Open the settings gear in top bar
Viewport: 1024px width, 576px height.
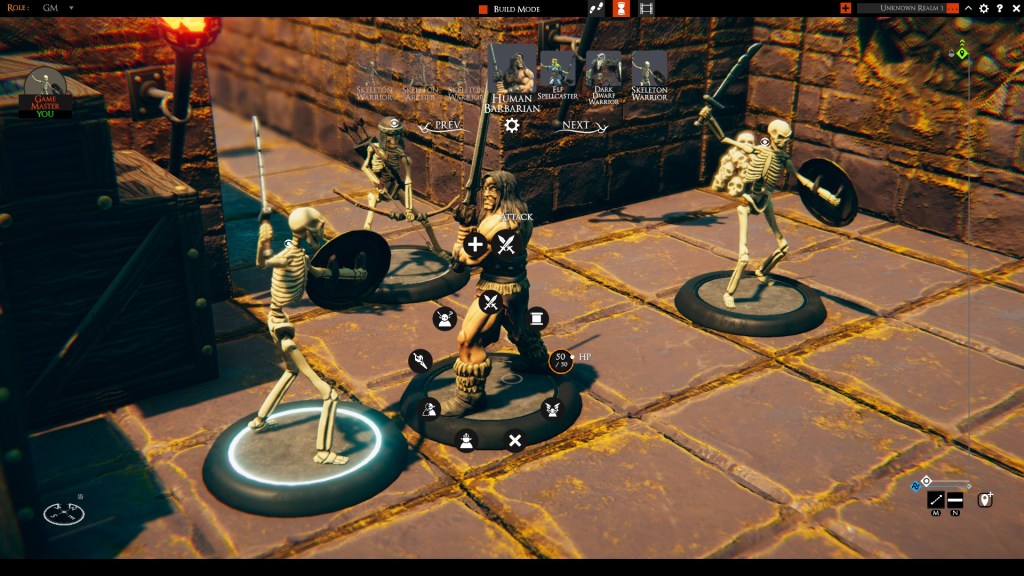coord(984,8)
